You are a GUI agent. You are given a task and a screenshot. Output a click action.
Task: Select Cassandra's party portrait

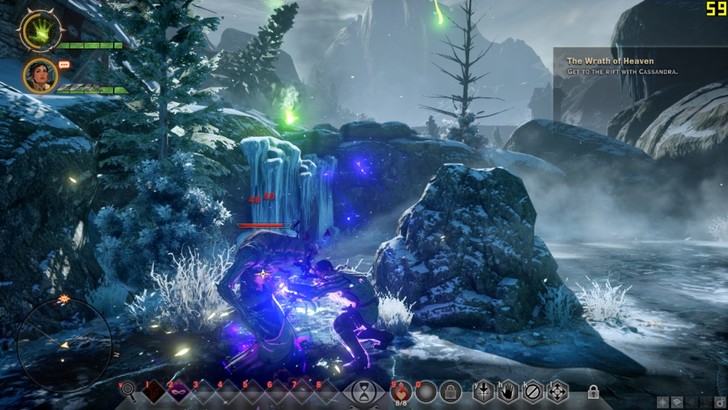[37, 74]
